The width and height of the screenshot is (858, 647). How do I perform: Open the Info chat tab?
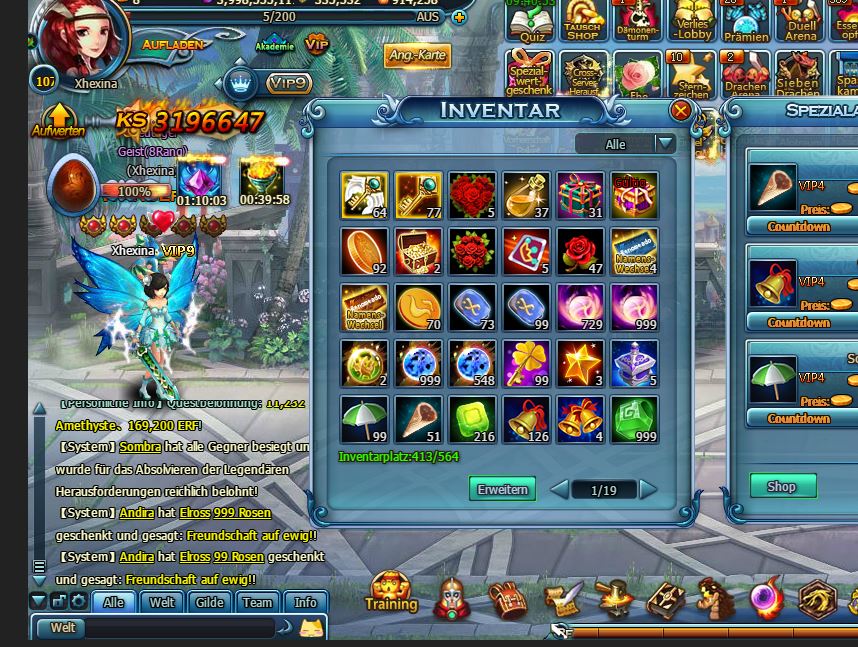click(x=305, y=602)
